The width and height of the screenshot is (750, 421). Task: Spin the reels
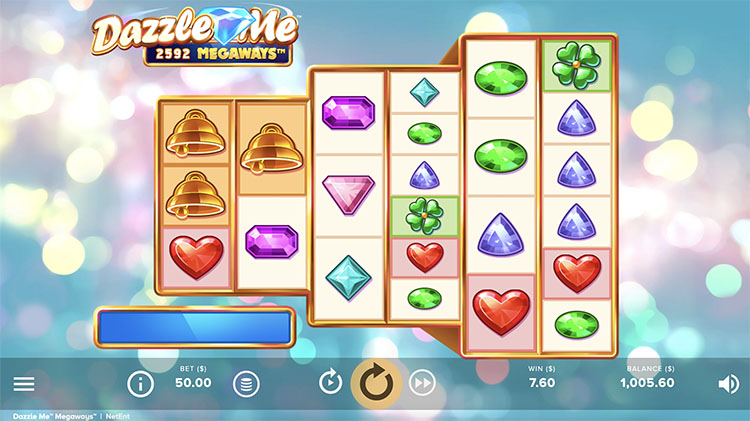(x=376, y=382)
